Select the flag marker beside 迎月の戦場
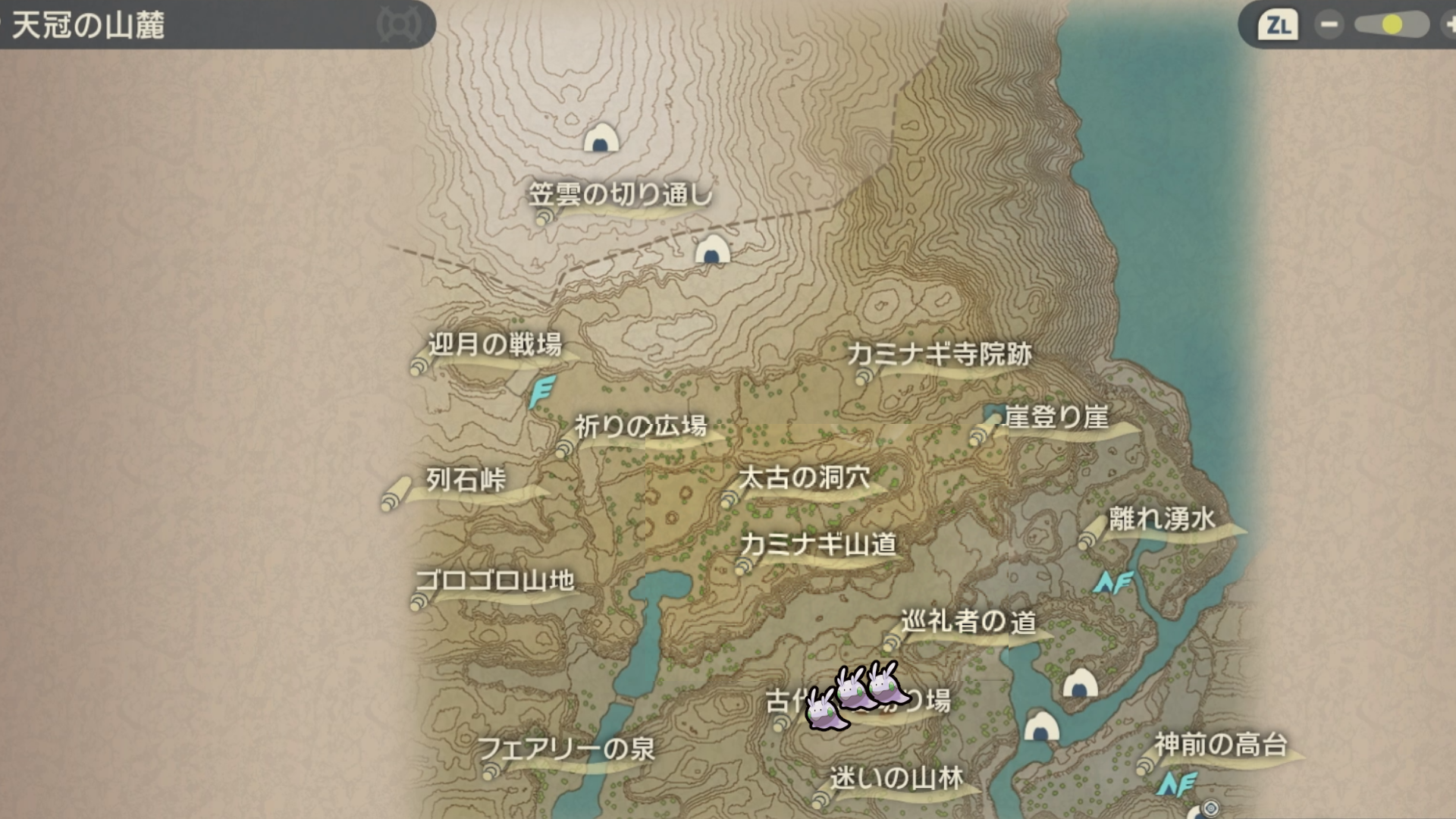 click(x=541, y=391)
